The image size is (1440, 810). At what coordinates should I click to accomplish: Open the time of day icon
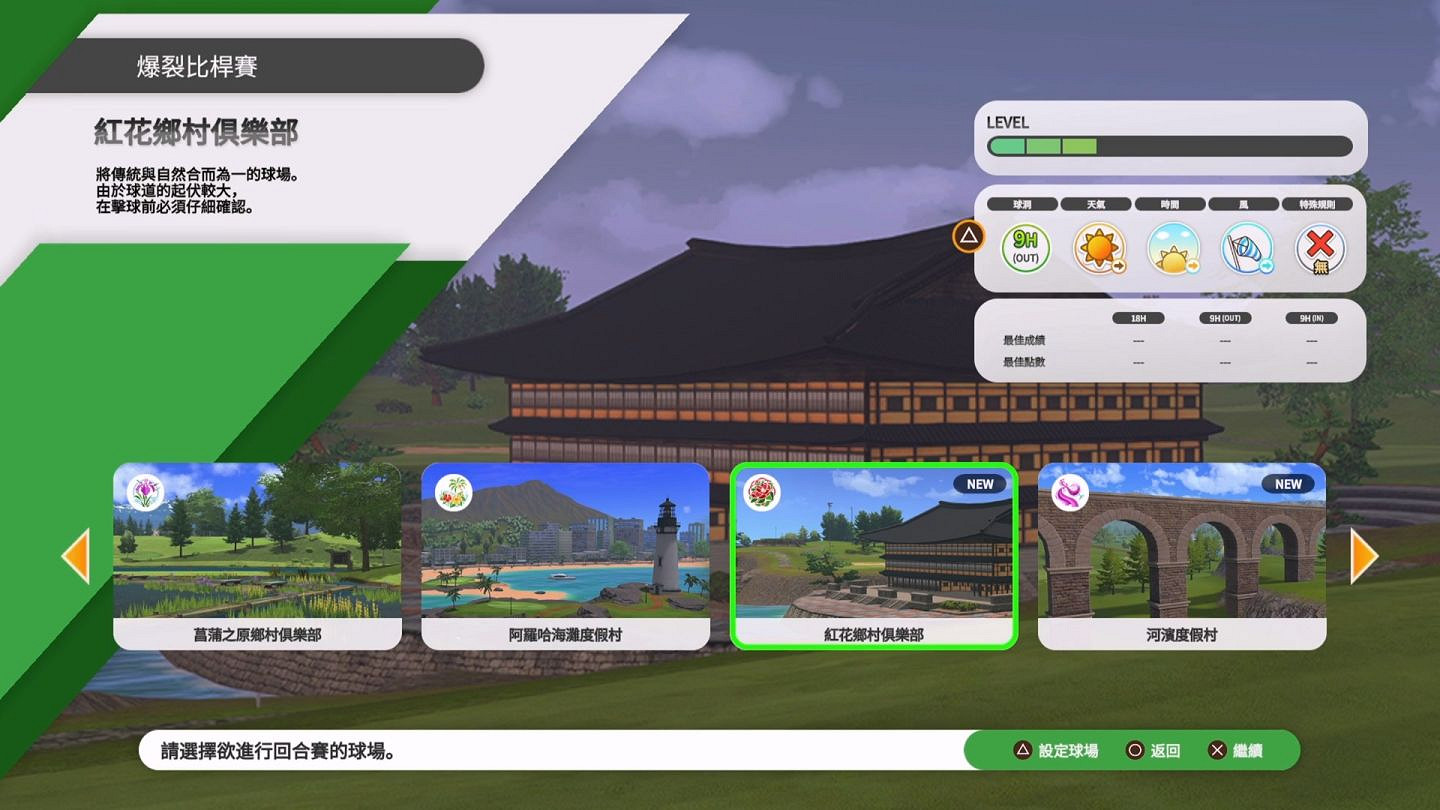pyautogui.click(x=1172, y=248)
